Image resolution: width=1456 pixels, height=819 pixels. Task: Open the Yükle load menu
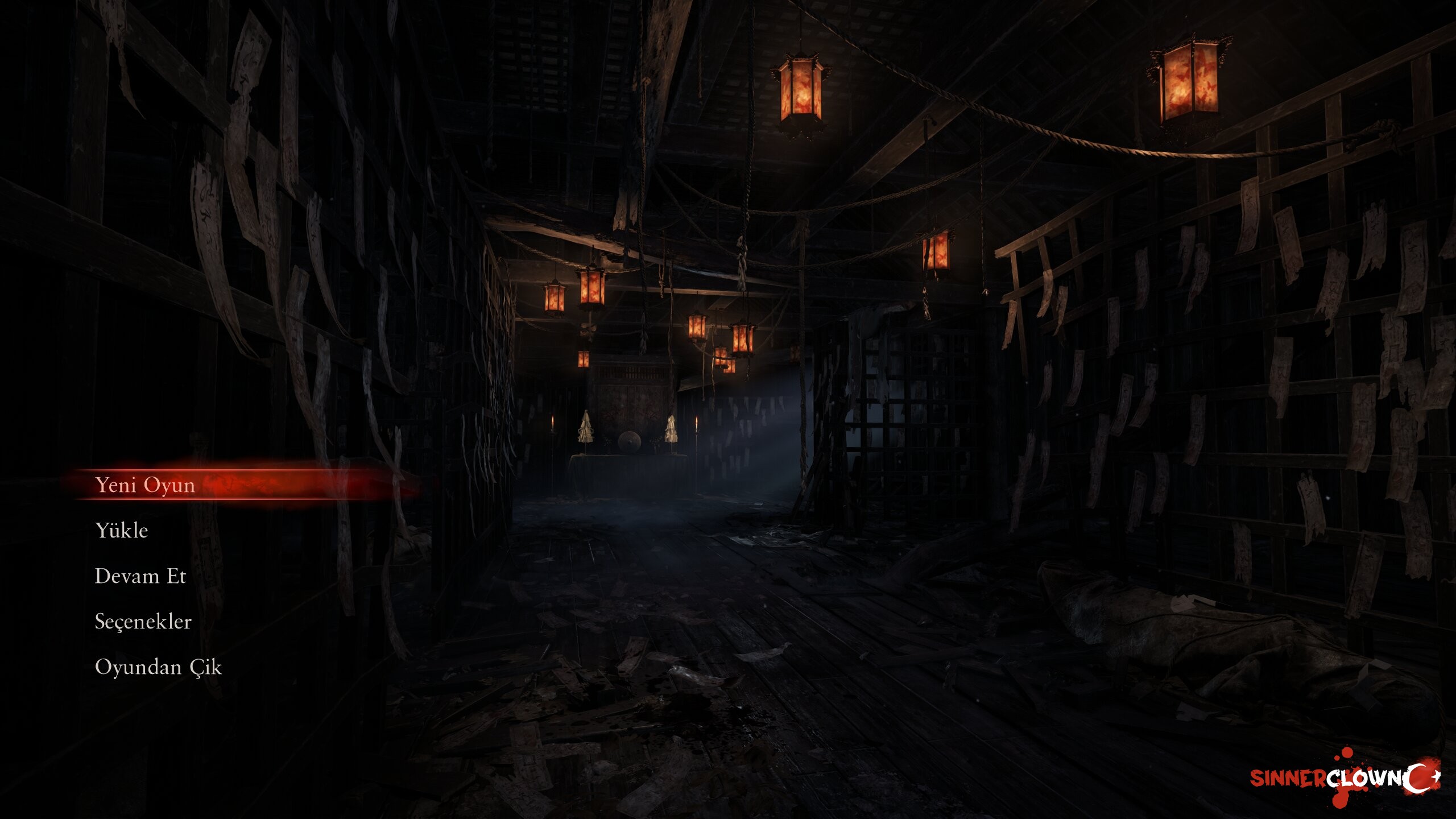(x=122, y=531)
